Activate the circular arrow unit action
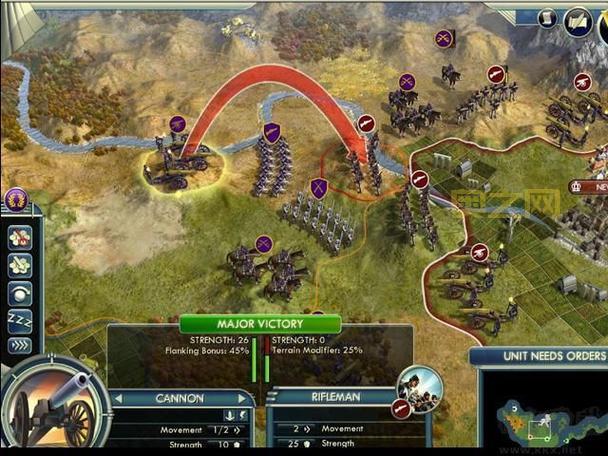608x456 pixels. coord(20,294)
